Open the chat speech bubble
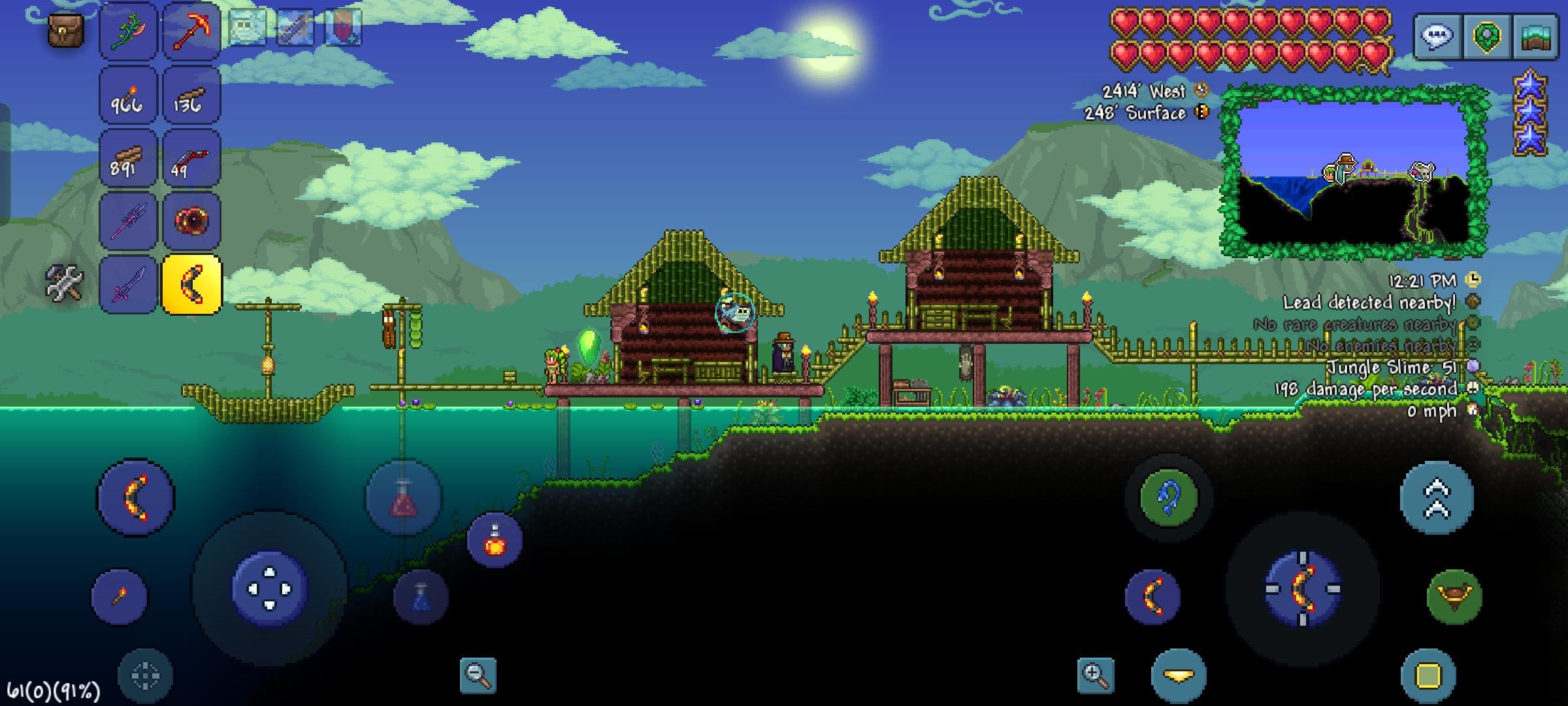 point(1437,36)
